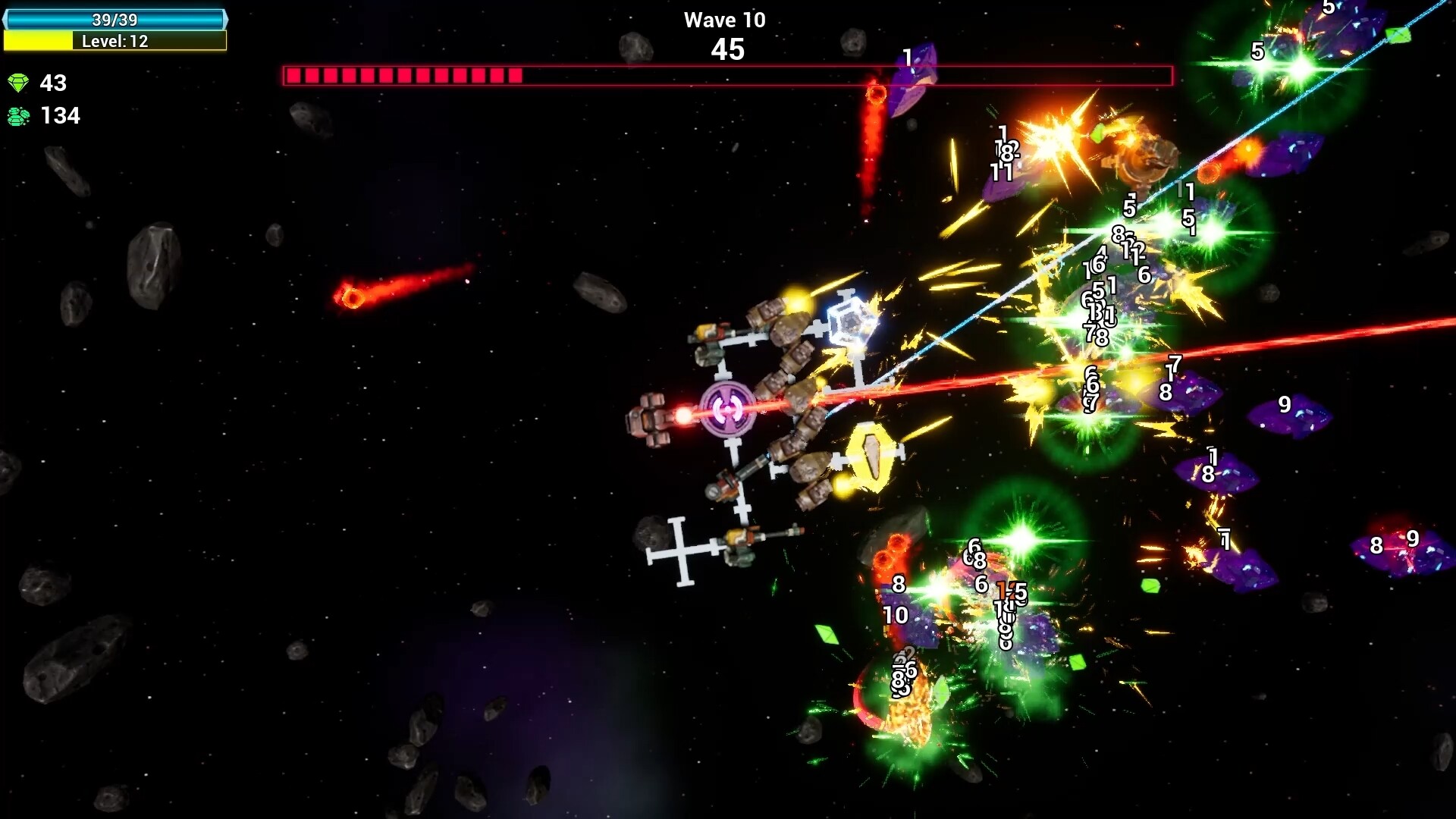Select the Wave 10 header text
The image size is (1456, 819).
point(725,20)
